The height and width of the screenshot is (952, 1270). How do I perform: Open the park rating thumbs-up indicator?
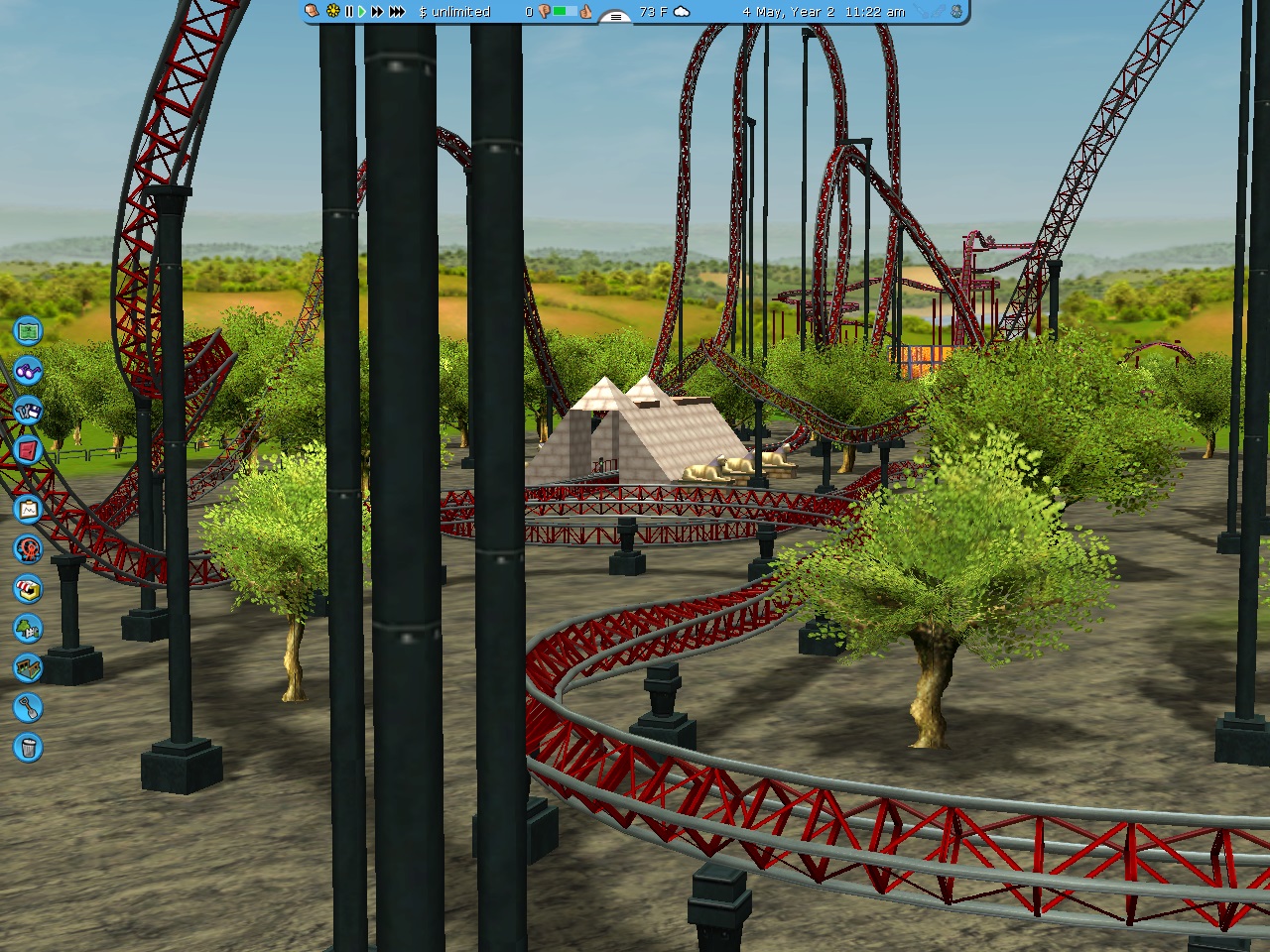point(586,12)
